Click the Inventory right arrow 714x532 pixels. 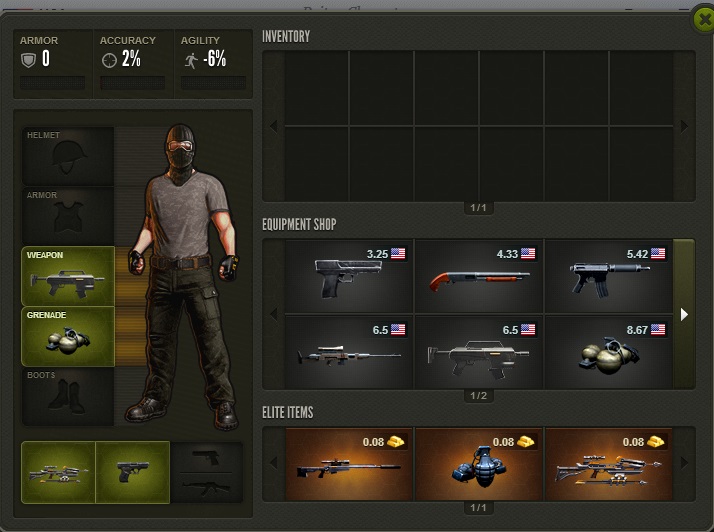[x=684, y=126]
